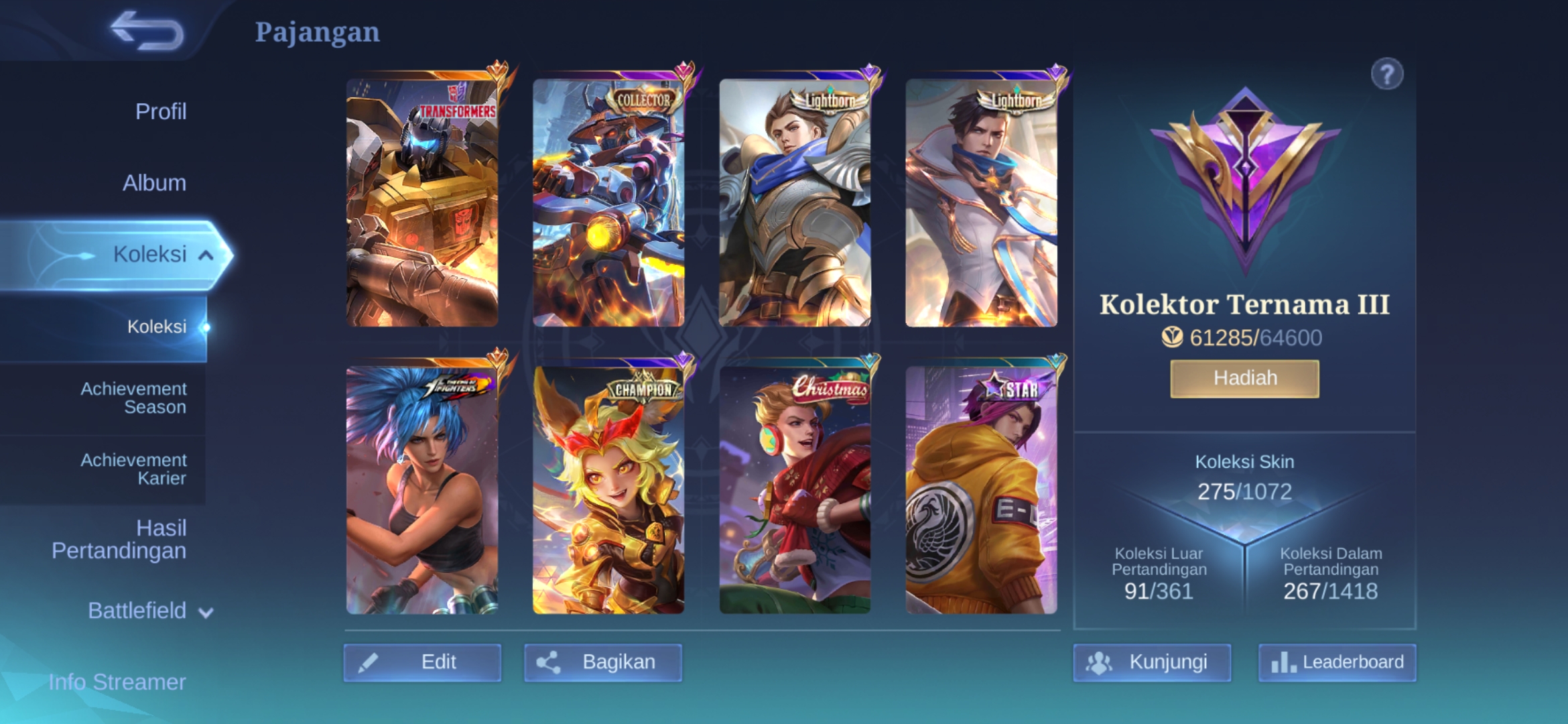
Task: Switch to the Album tab
Action: click(154, 183)
